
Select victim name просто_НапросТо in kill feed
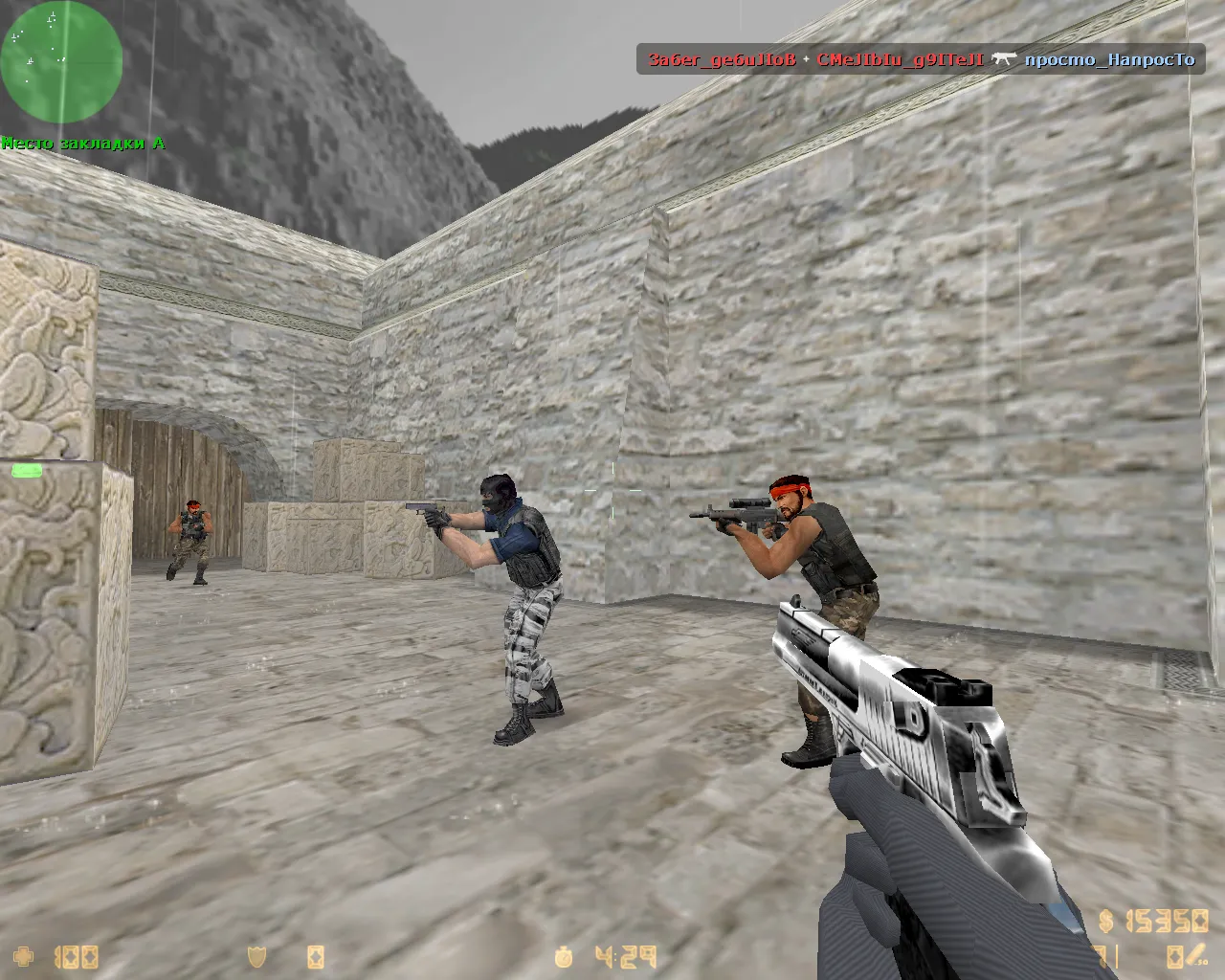pos(1109,59)
